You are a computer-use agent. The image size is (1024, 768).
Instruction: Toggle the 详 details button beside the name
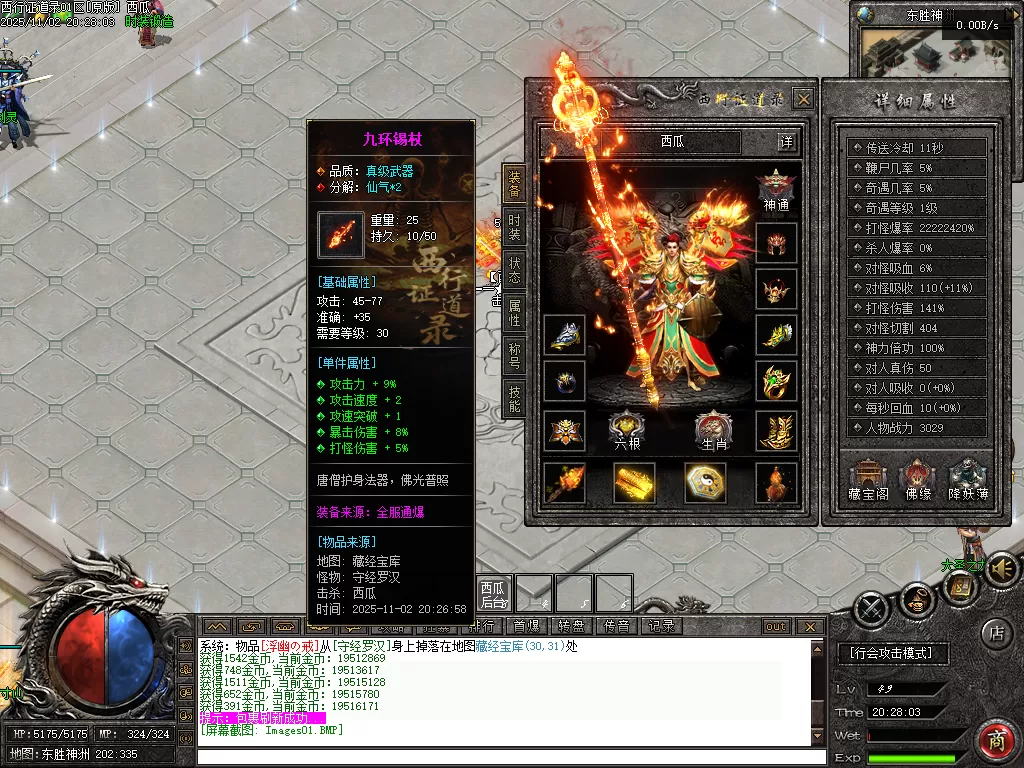787,142
